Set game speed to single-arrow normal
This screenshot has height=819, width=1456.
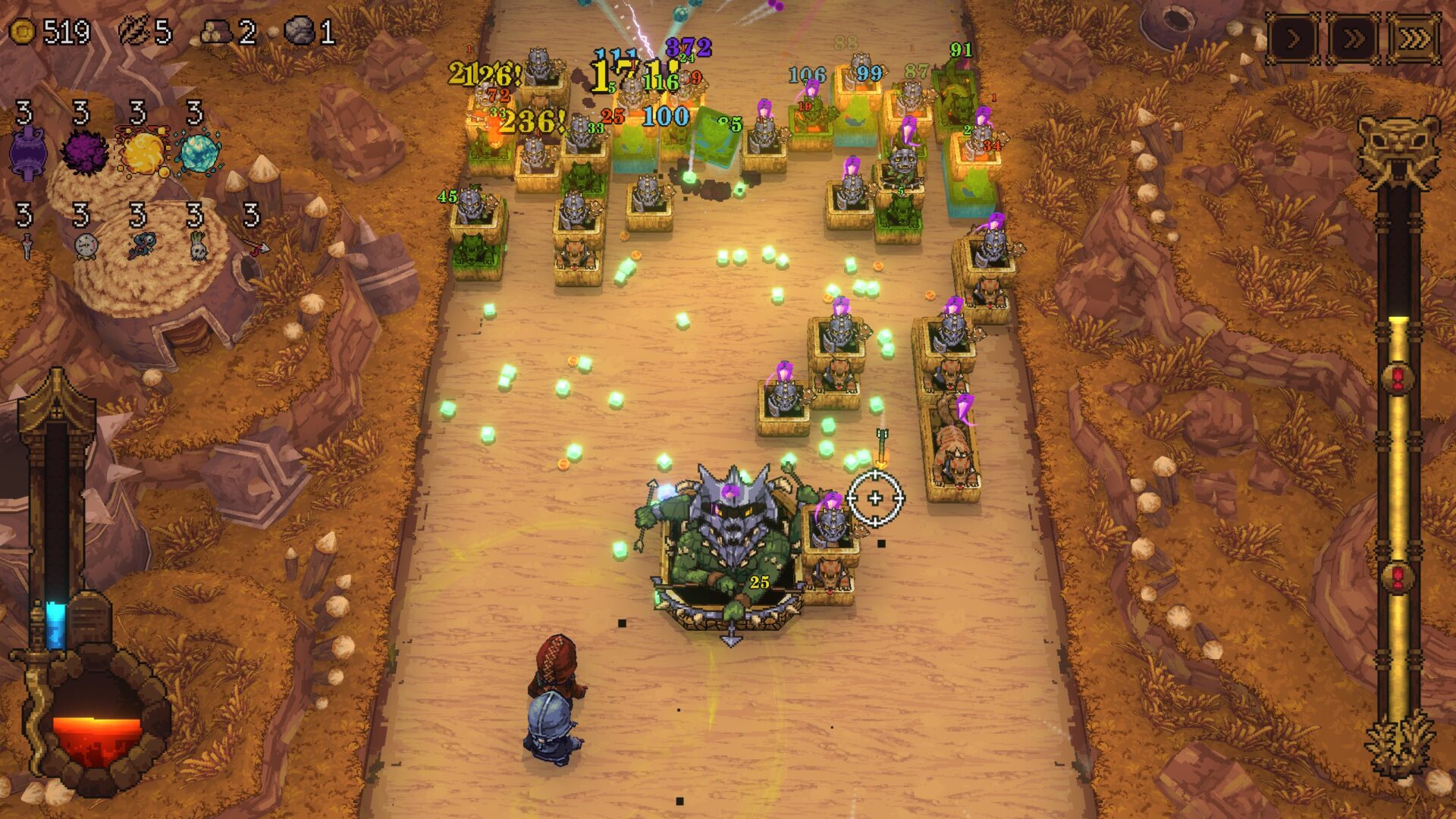point(1293,39)
